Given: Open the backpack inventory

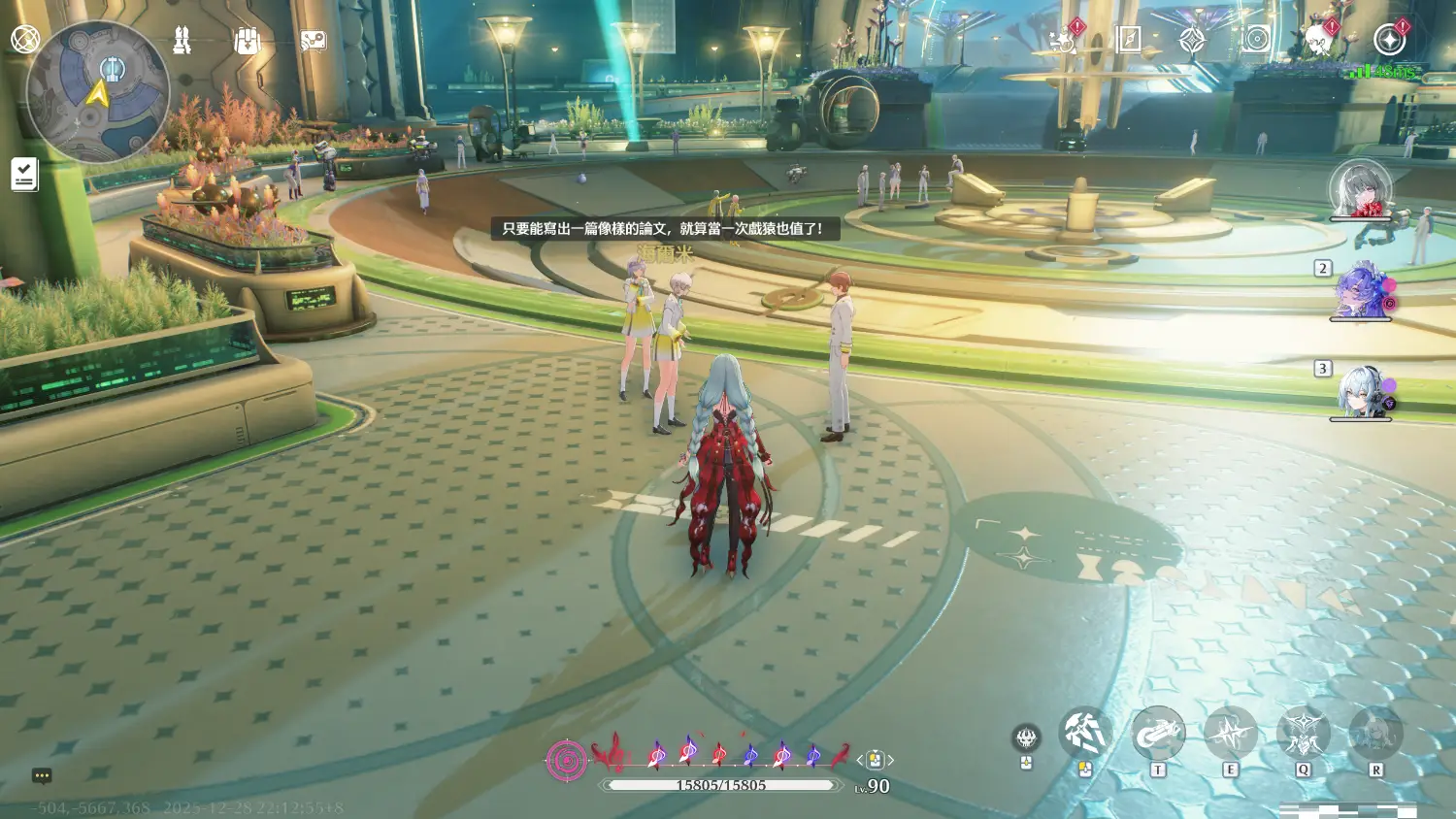Looking at the screenshot, I should coord(248,41).
